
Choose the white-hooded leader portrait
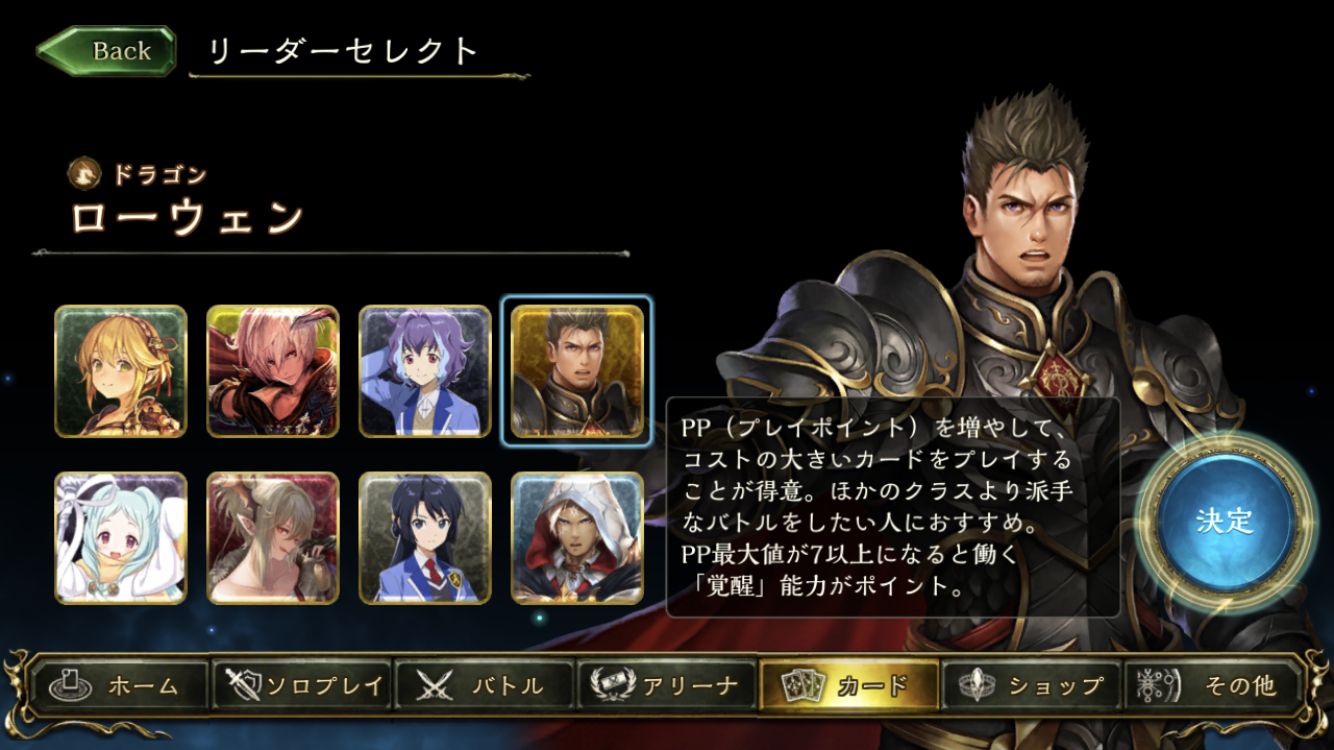click(577, 538)
